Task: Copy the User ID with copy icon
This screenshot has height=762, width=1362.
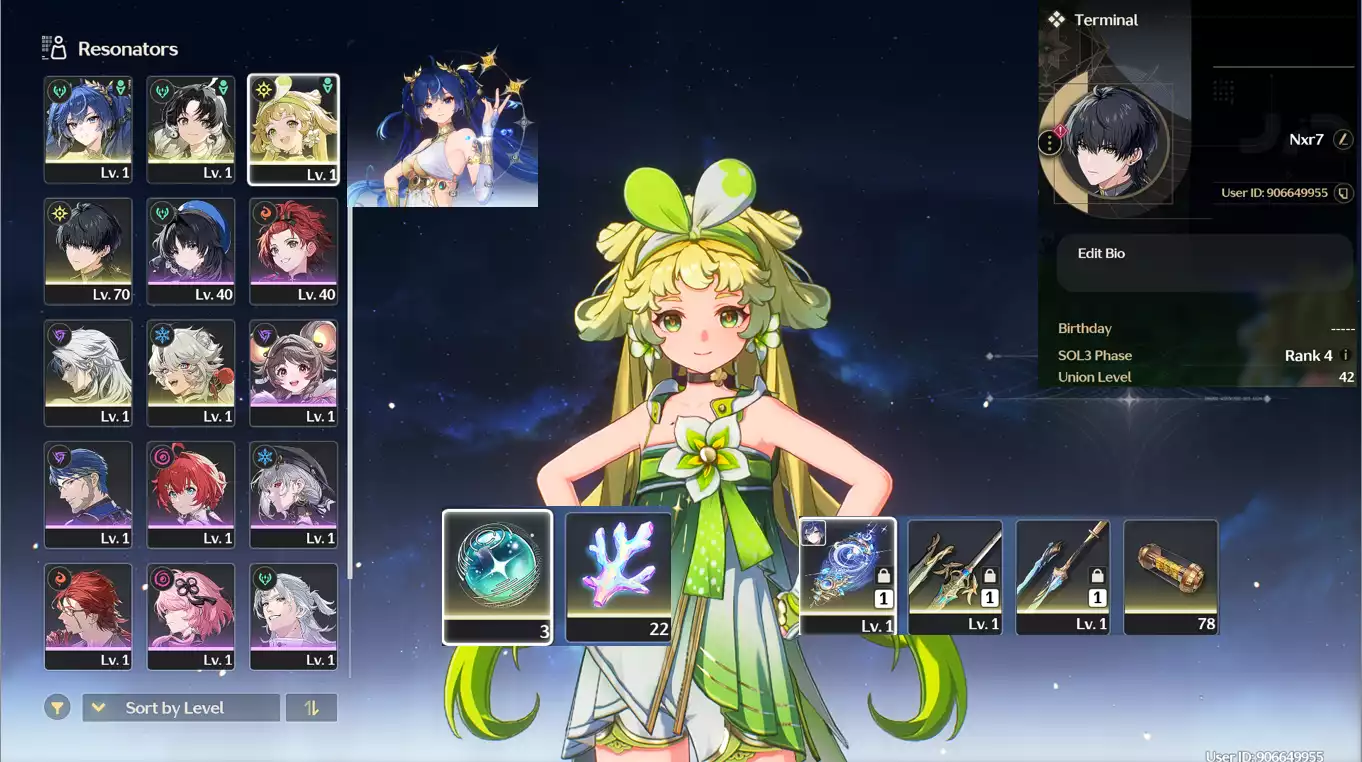Action: coord(1344,193)
